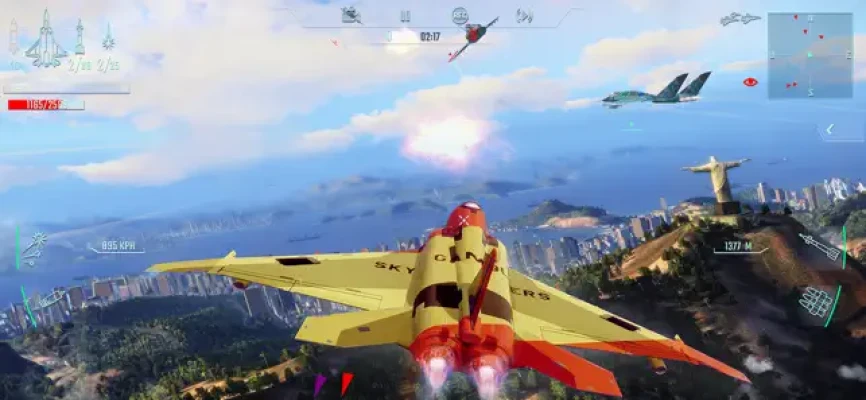The image size is (866, 400).
Task: Select the large jet silhouette icon
Action: coord(45,40)
